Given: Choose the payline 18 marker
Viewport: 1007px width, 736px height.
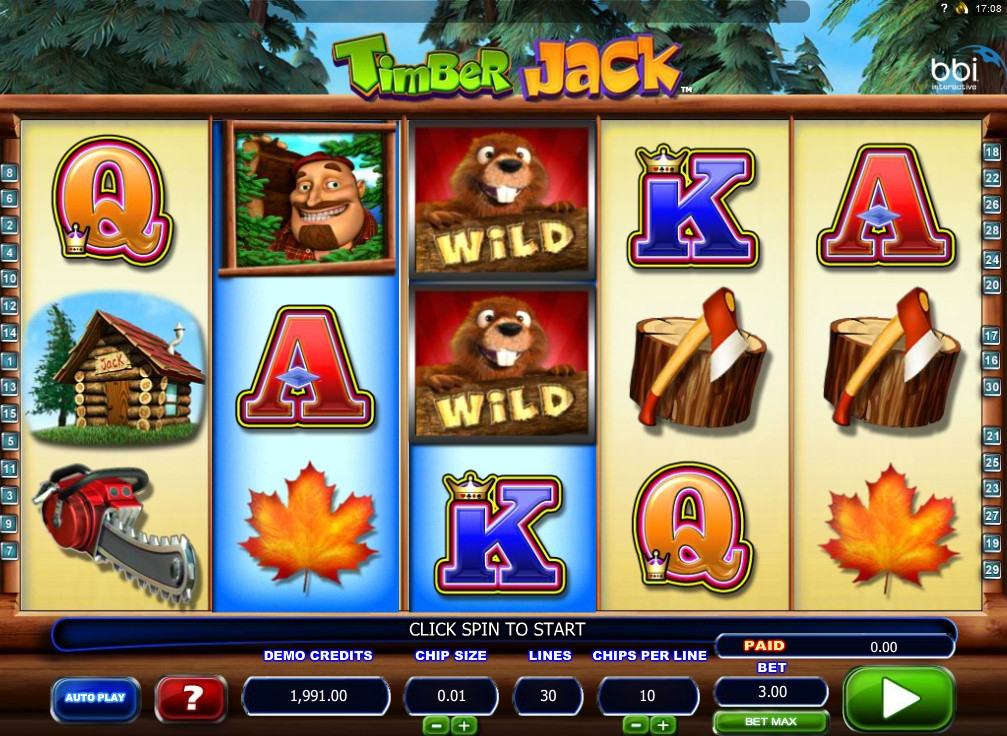Looking at the screenshot, I should (x=992, y=153).
